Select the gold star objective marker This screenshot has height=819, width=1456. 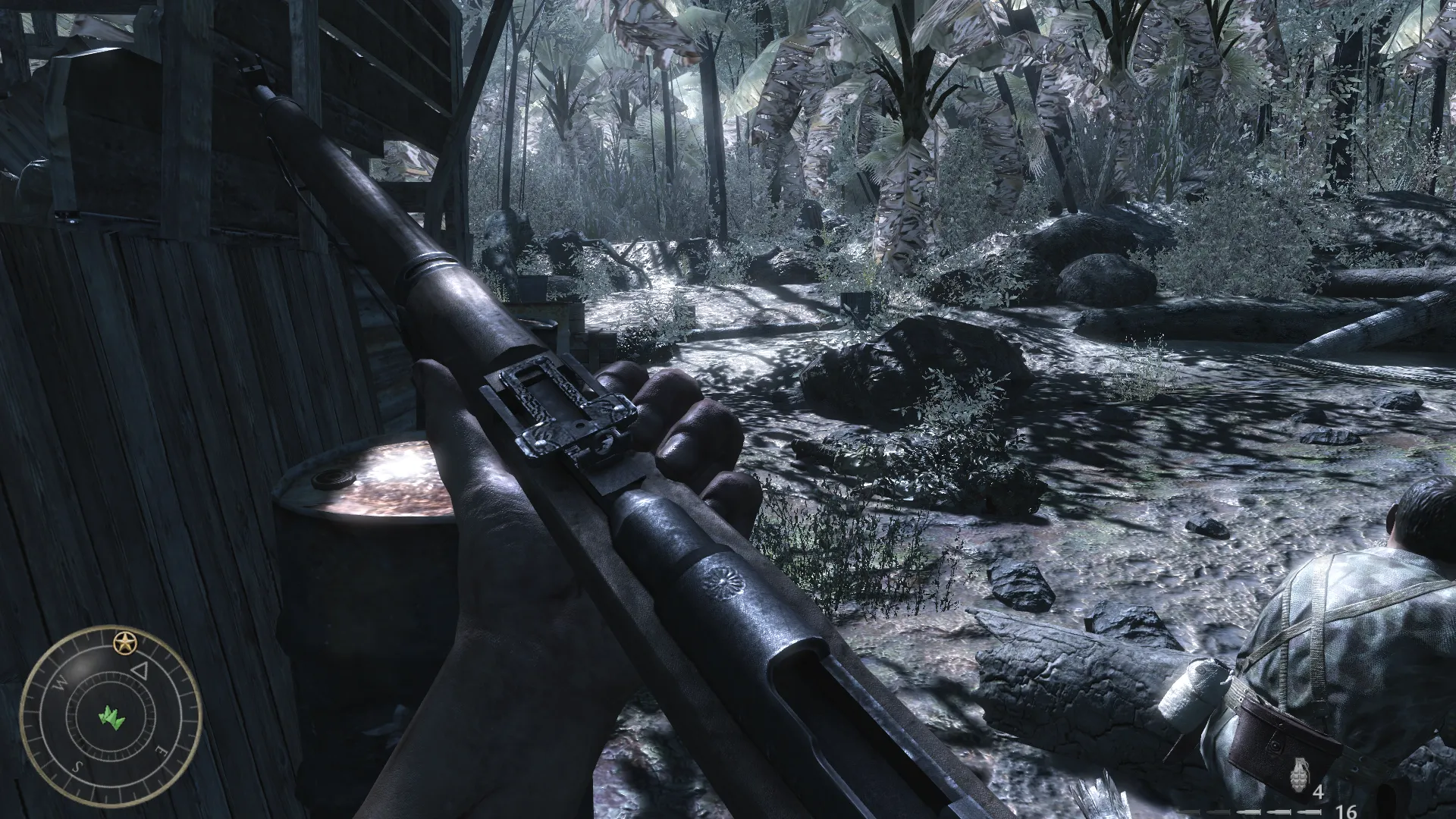(122, 644)
